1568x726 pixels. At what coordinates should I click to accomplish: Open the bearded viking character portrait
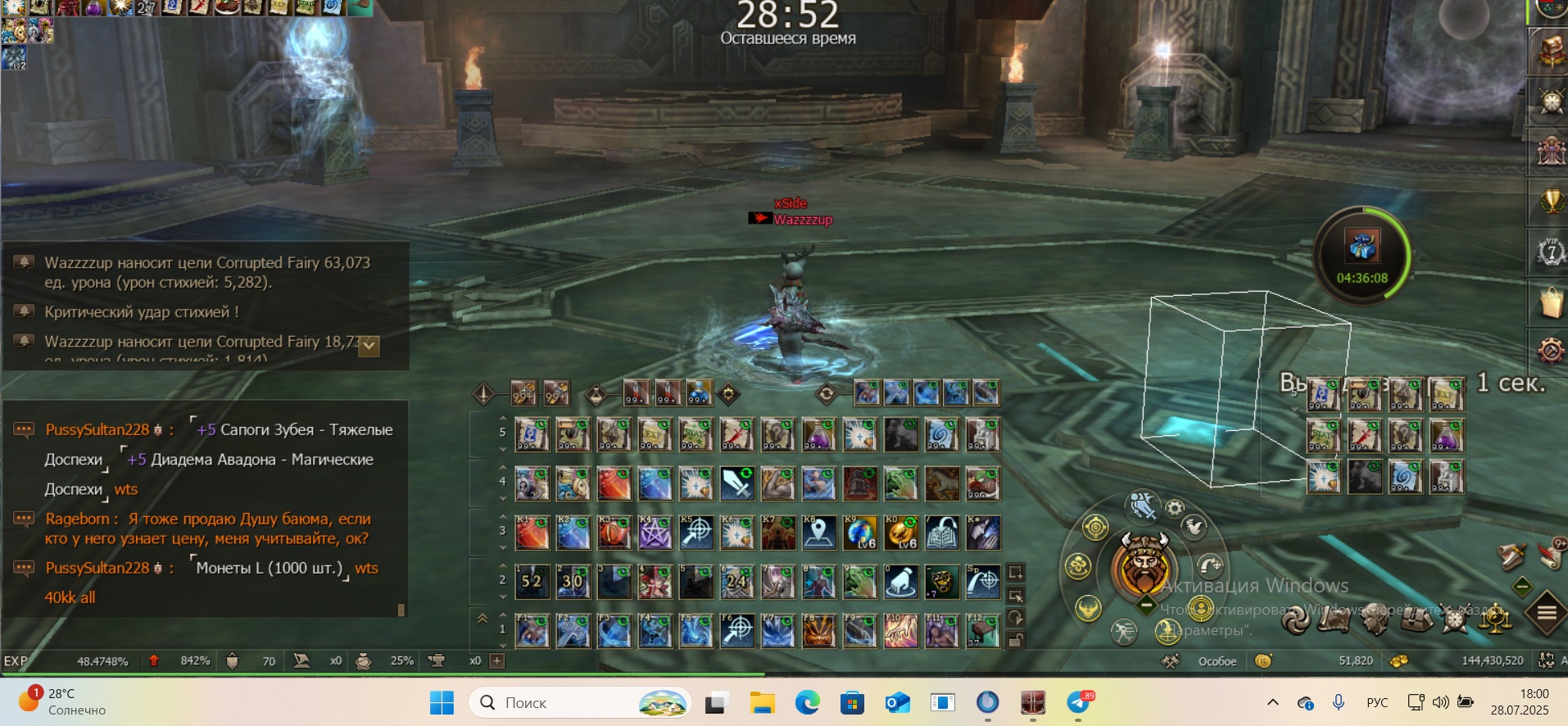point(1144,565)
